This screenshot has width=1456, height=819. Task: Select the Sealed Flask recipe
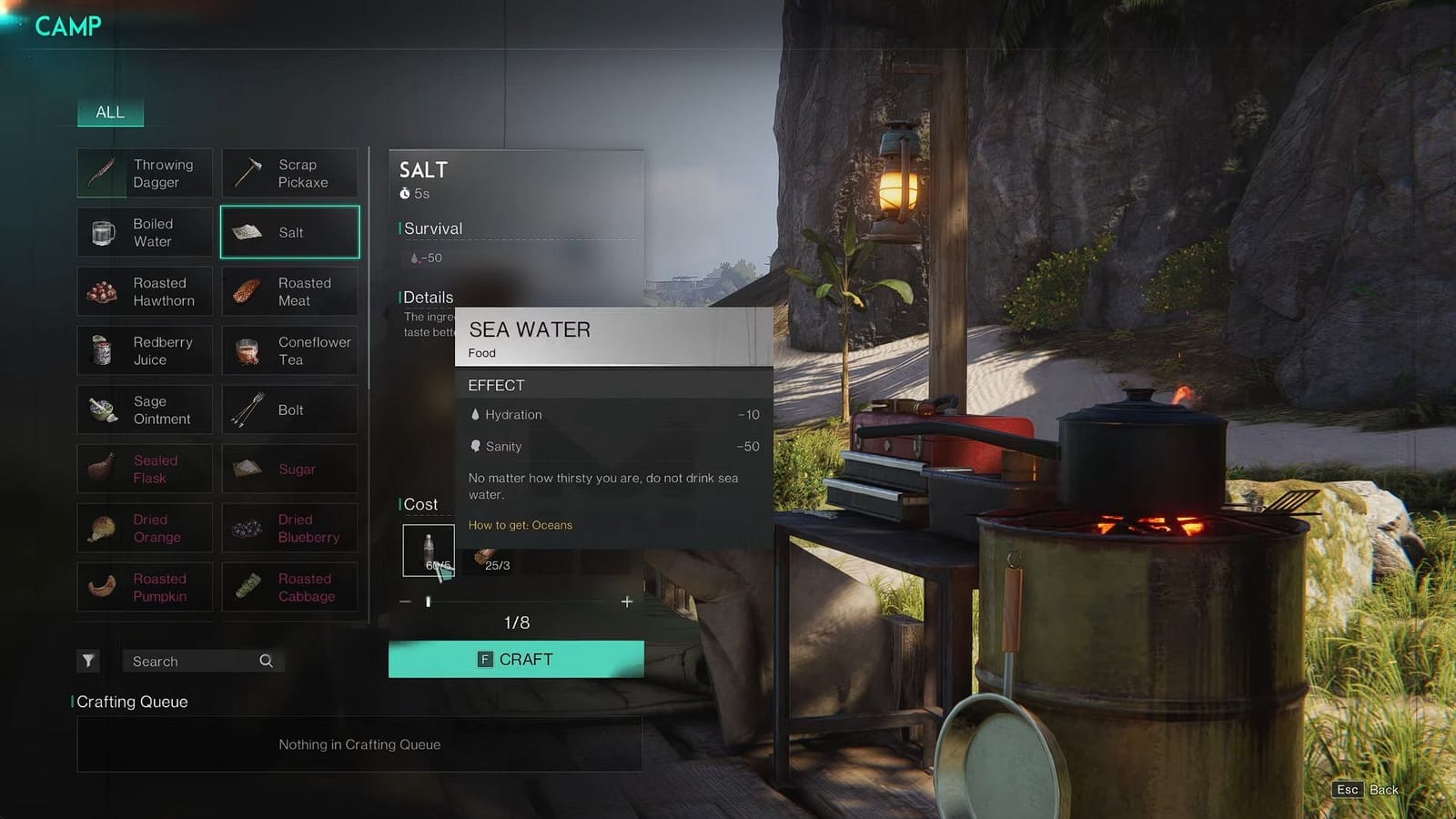[x=145, y=469]
